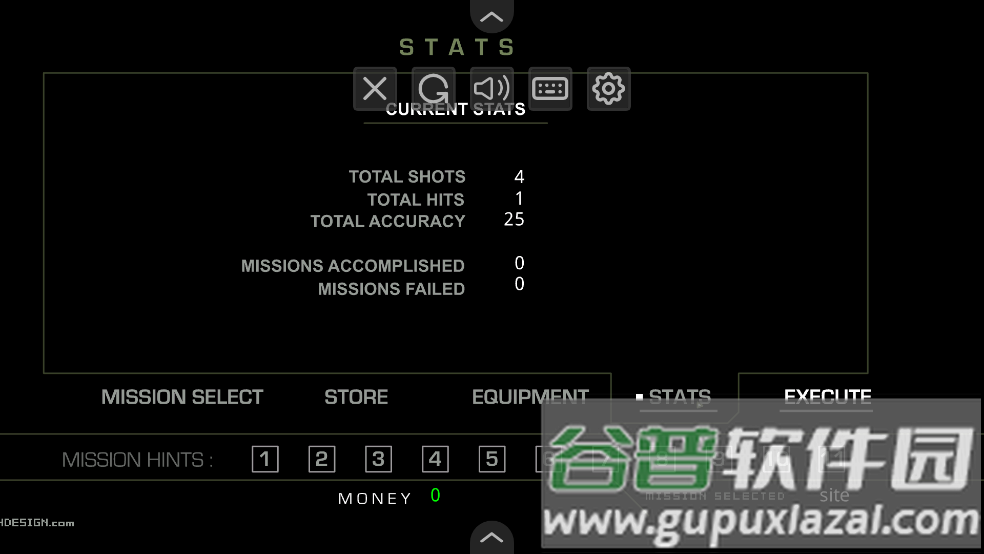Open settings via the gear icon
The width and height of the screenshot is (984, 554).
(608, 89)
